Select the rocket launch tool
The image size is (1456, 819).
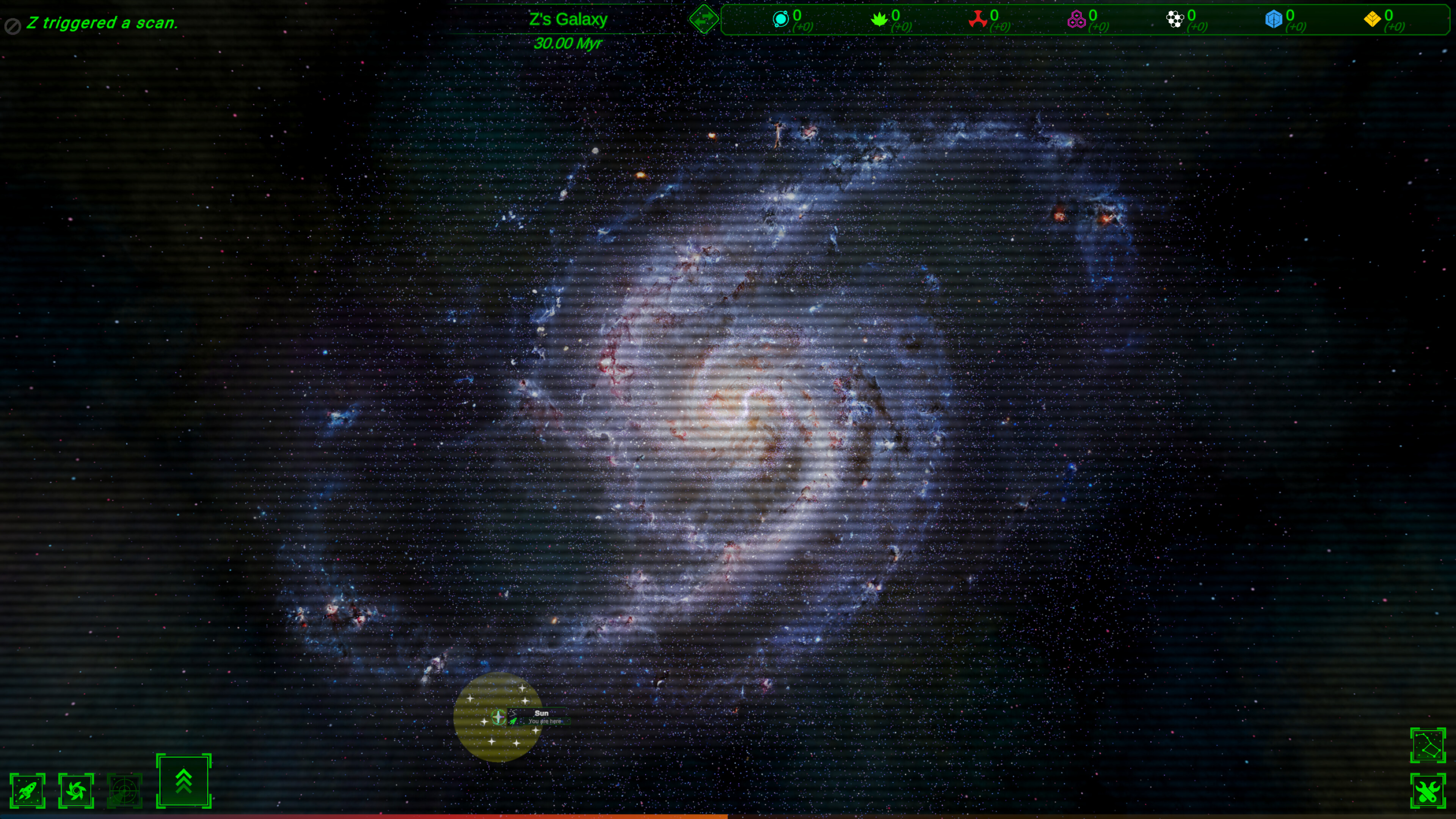[28, 790]
